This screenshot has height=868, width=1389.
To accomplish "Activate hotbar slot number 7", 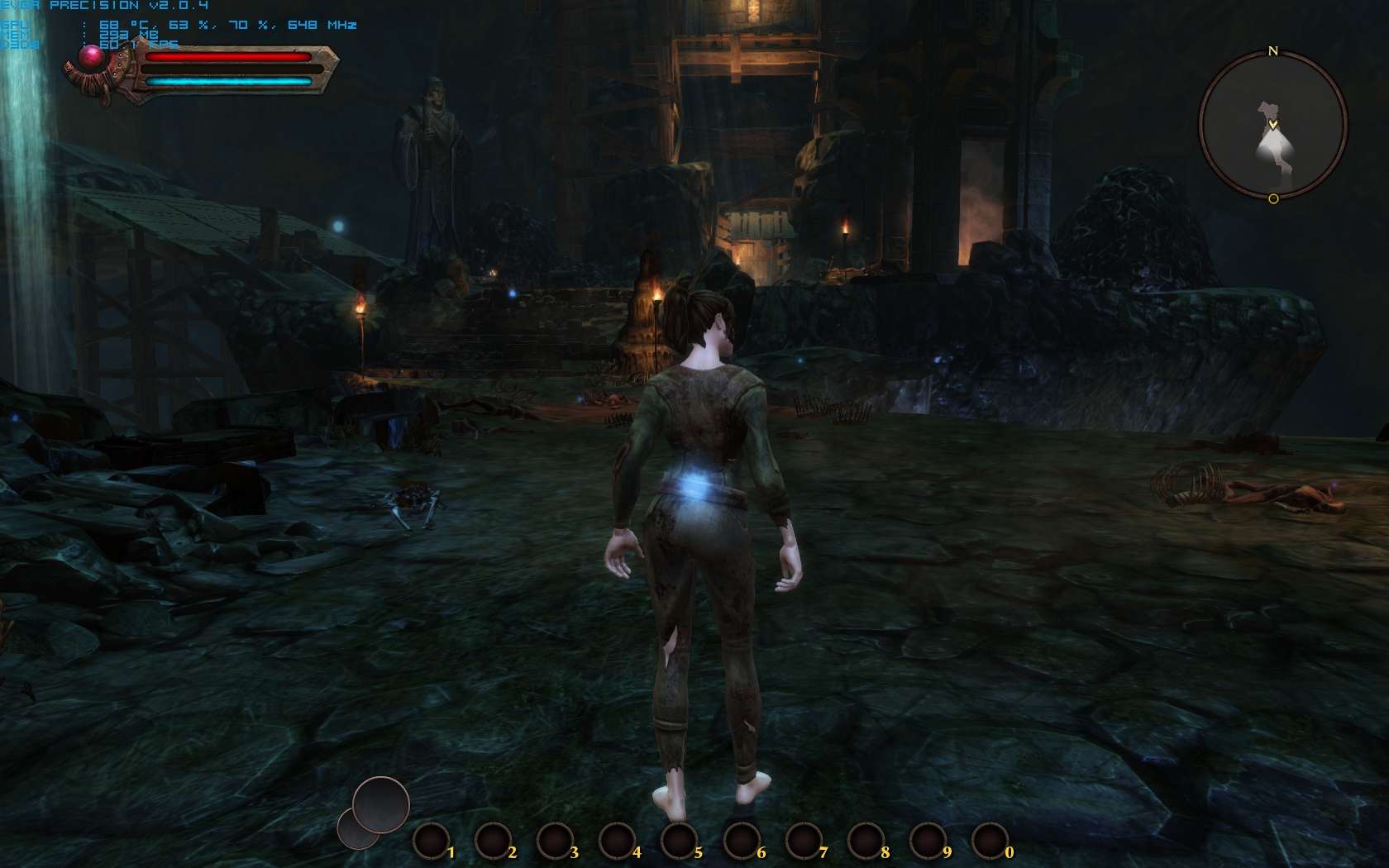I will 804,842.
